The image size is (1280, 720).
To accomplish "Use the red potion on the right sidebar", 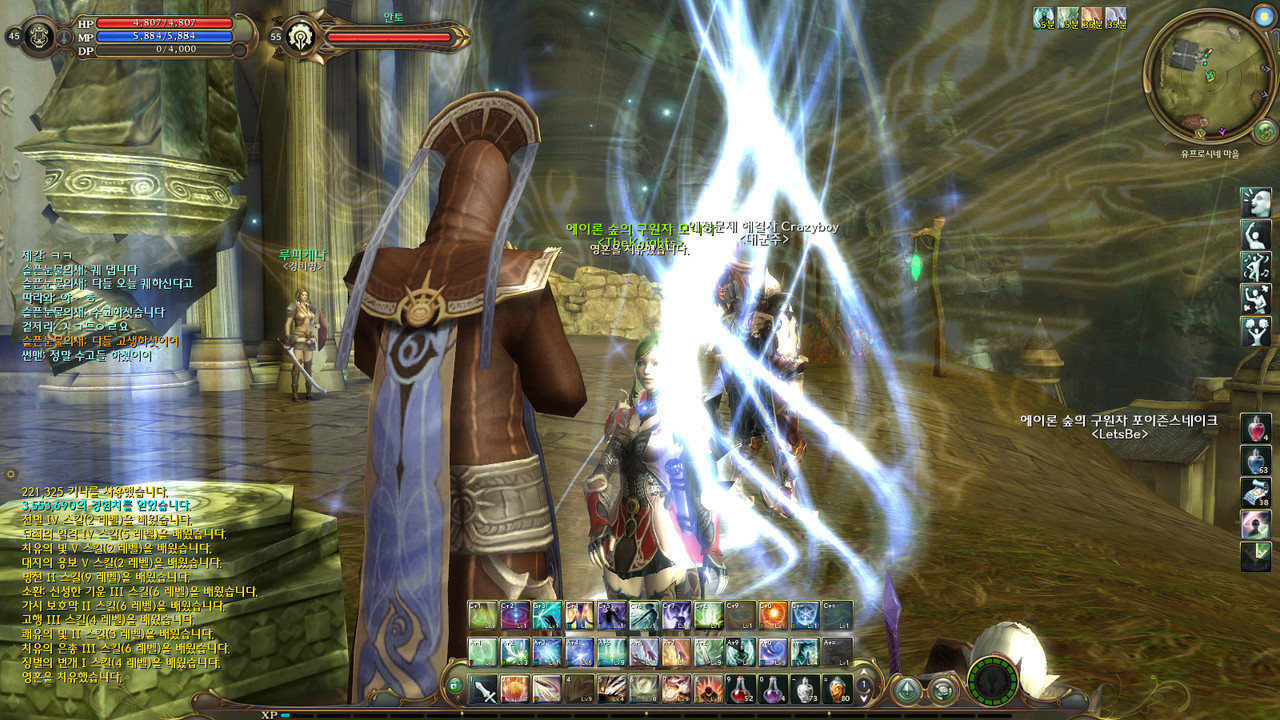I will click(x=1256, y=429).
